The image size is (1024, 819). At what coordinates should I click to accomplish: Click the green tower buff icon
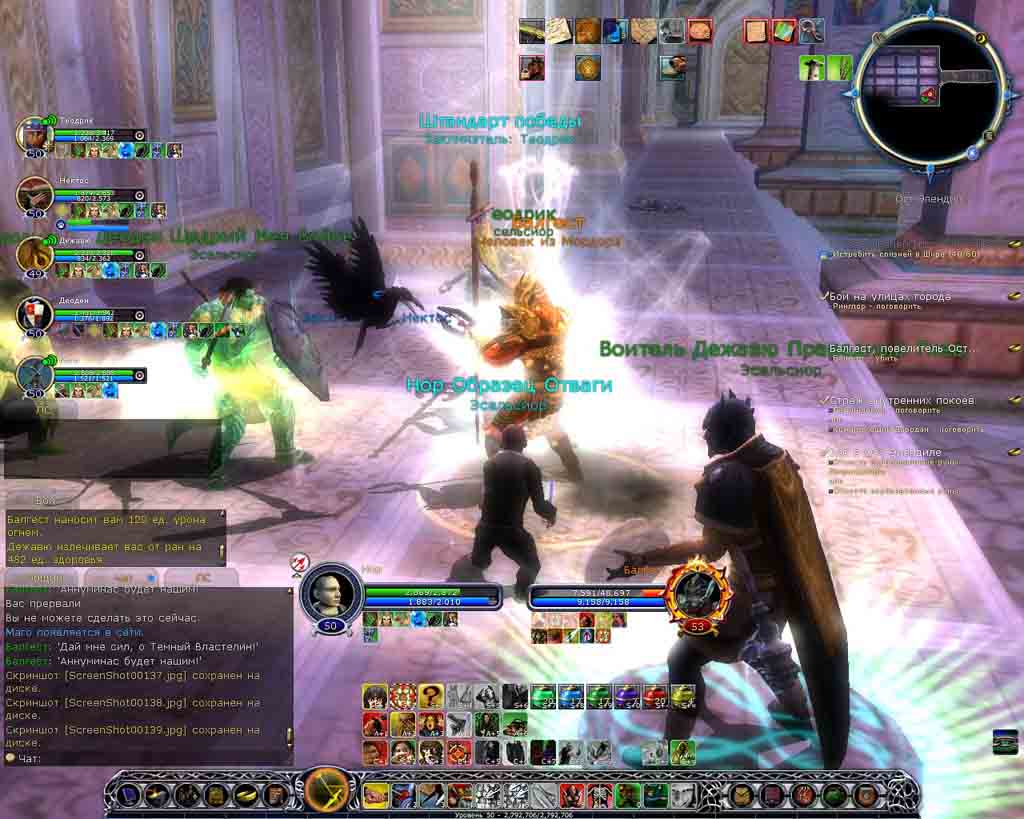(812, 68)
